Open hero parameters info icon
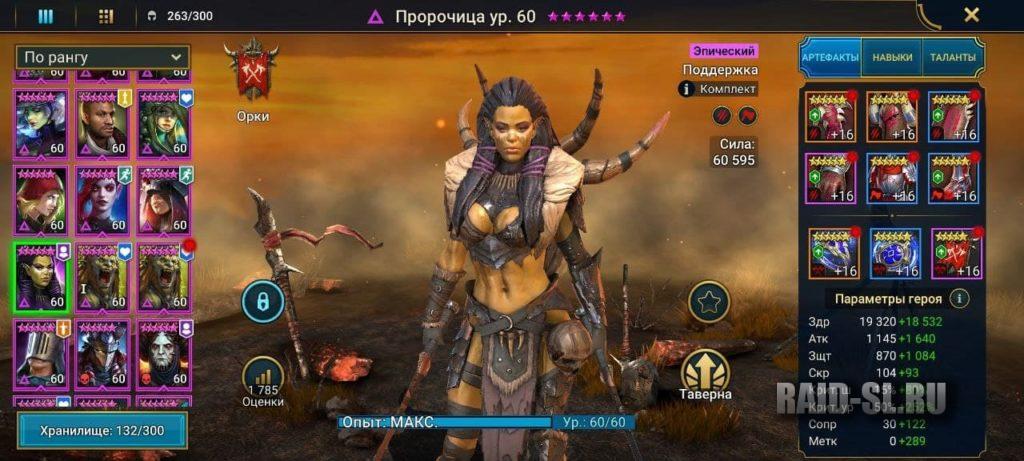Image resolution: width=1024 pixels, height=461 pixels. [958, 298]
